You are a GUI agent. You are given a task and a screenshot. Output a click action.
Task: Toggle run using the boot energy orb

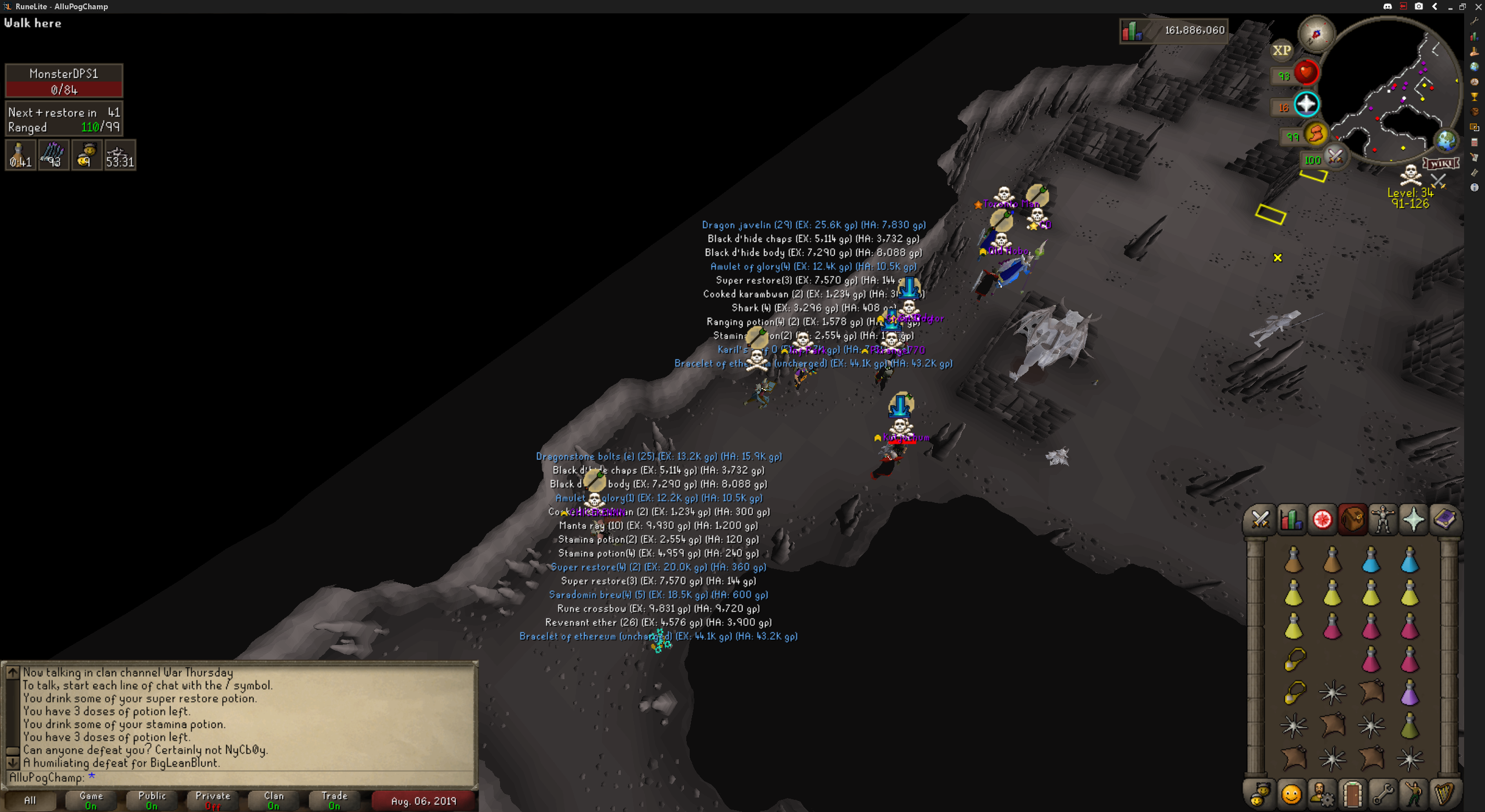[x=1316, y=135]
